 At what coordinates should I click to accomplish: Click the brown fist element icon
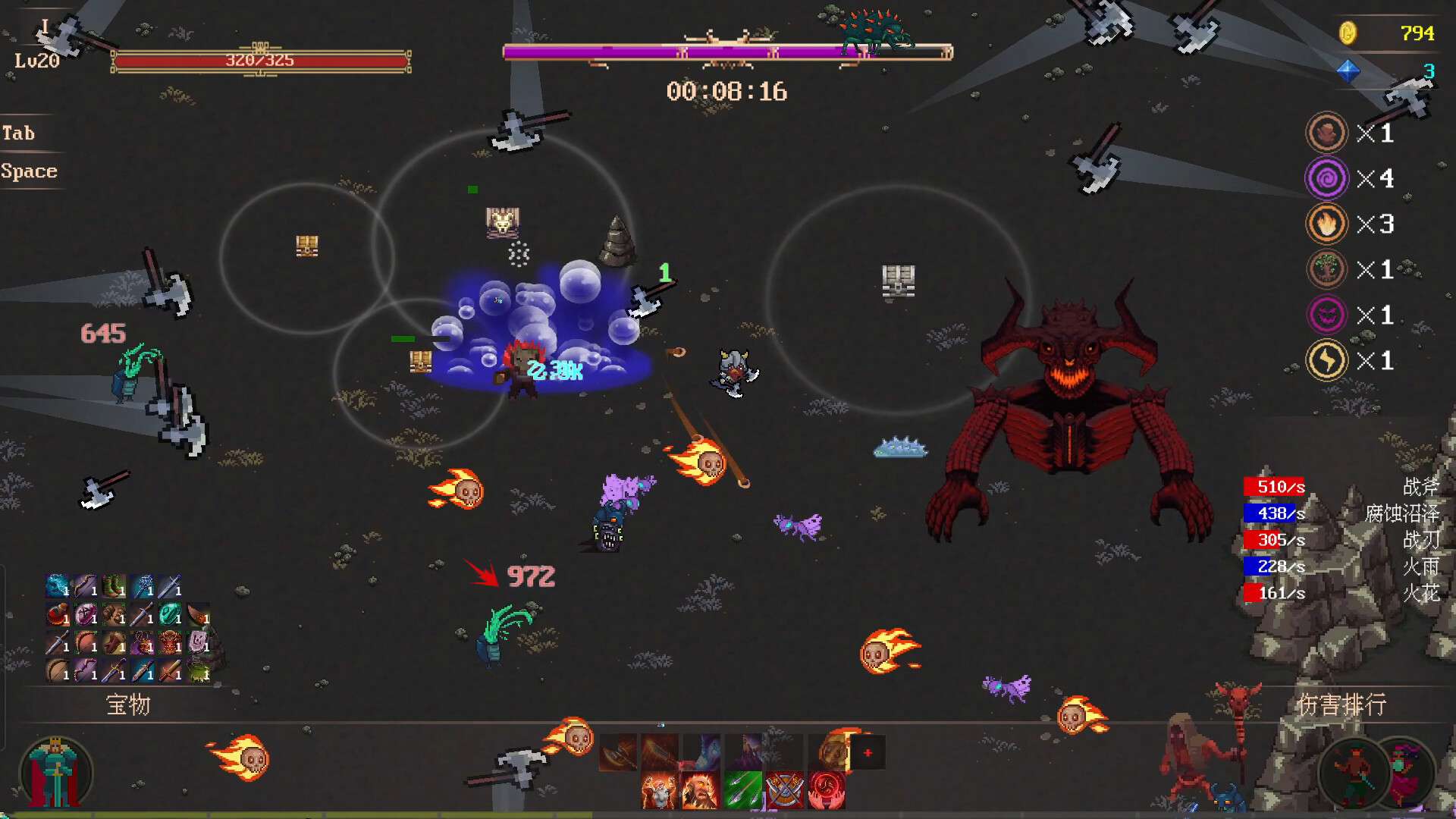pos(1326,133)
